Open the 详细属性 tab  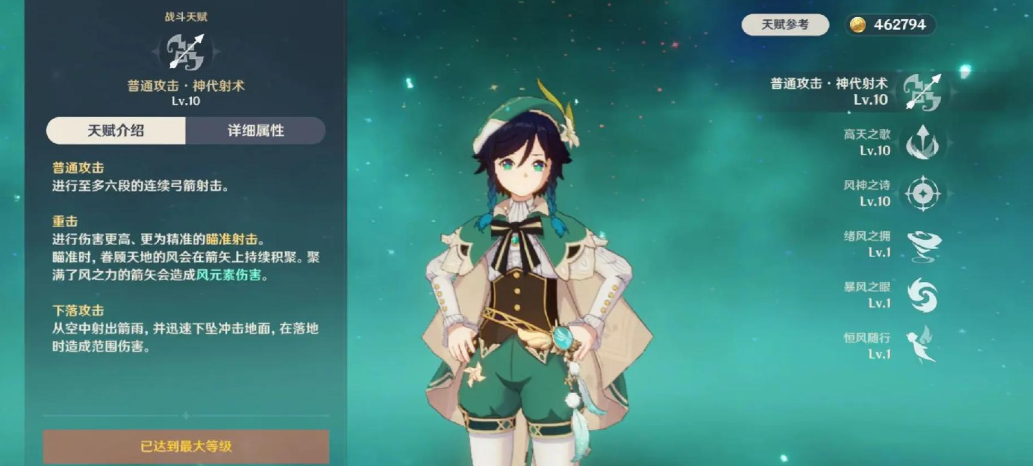(256, 130)
